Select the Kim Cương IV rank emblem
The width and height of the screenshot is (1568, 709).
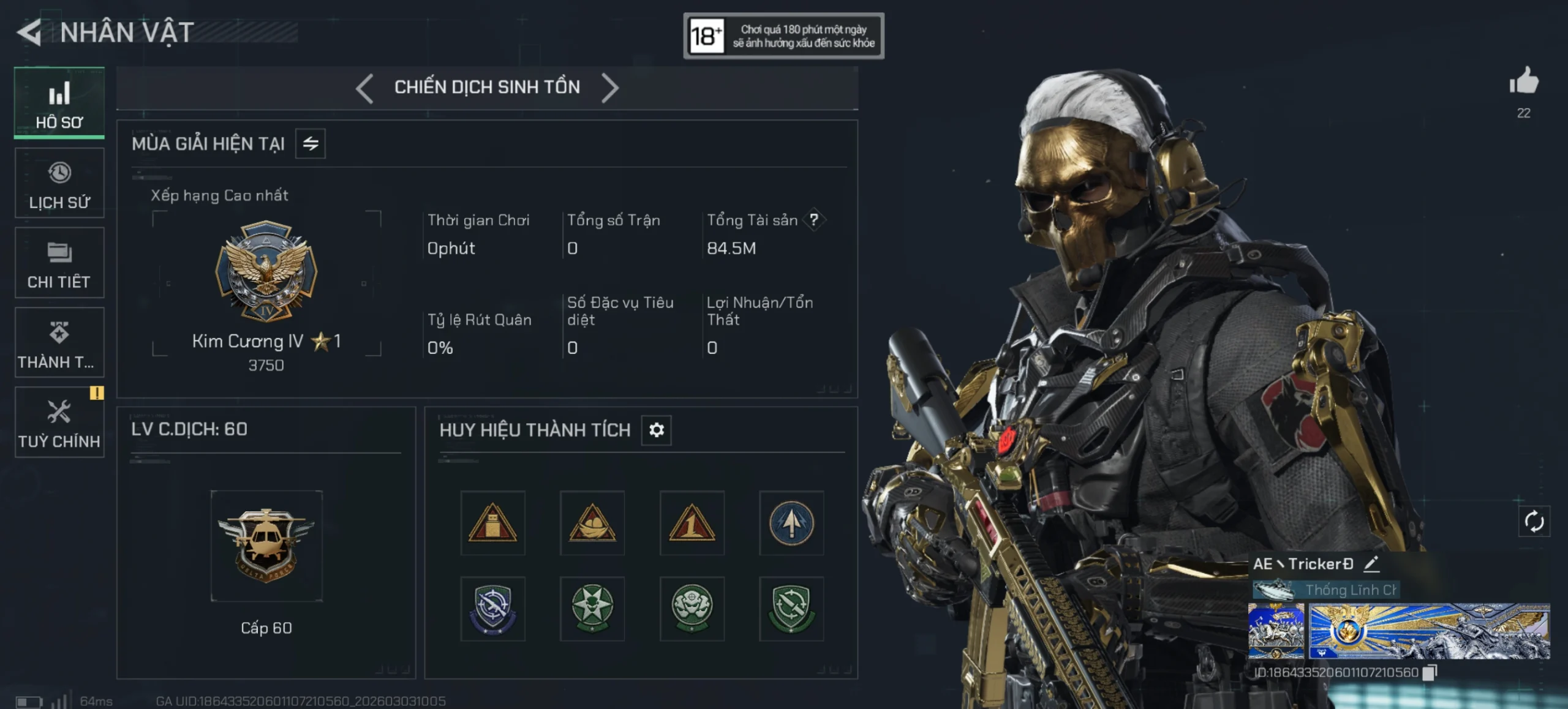266,271
